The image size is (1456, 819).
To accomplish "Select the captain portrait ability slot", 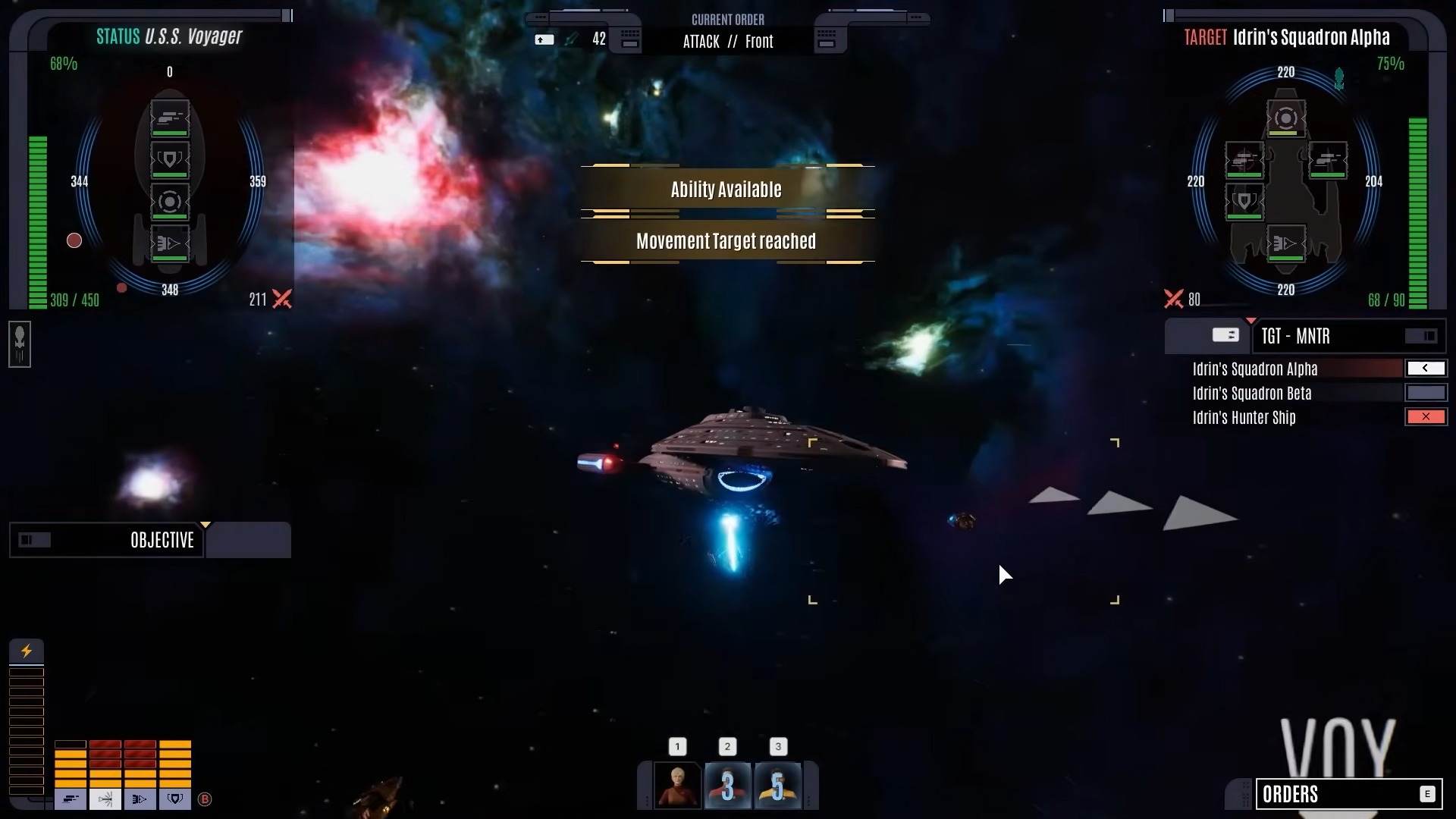I will click(x=677, y=786).
